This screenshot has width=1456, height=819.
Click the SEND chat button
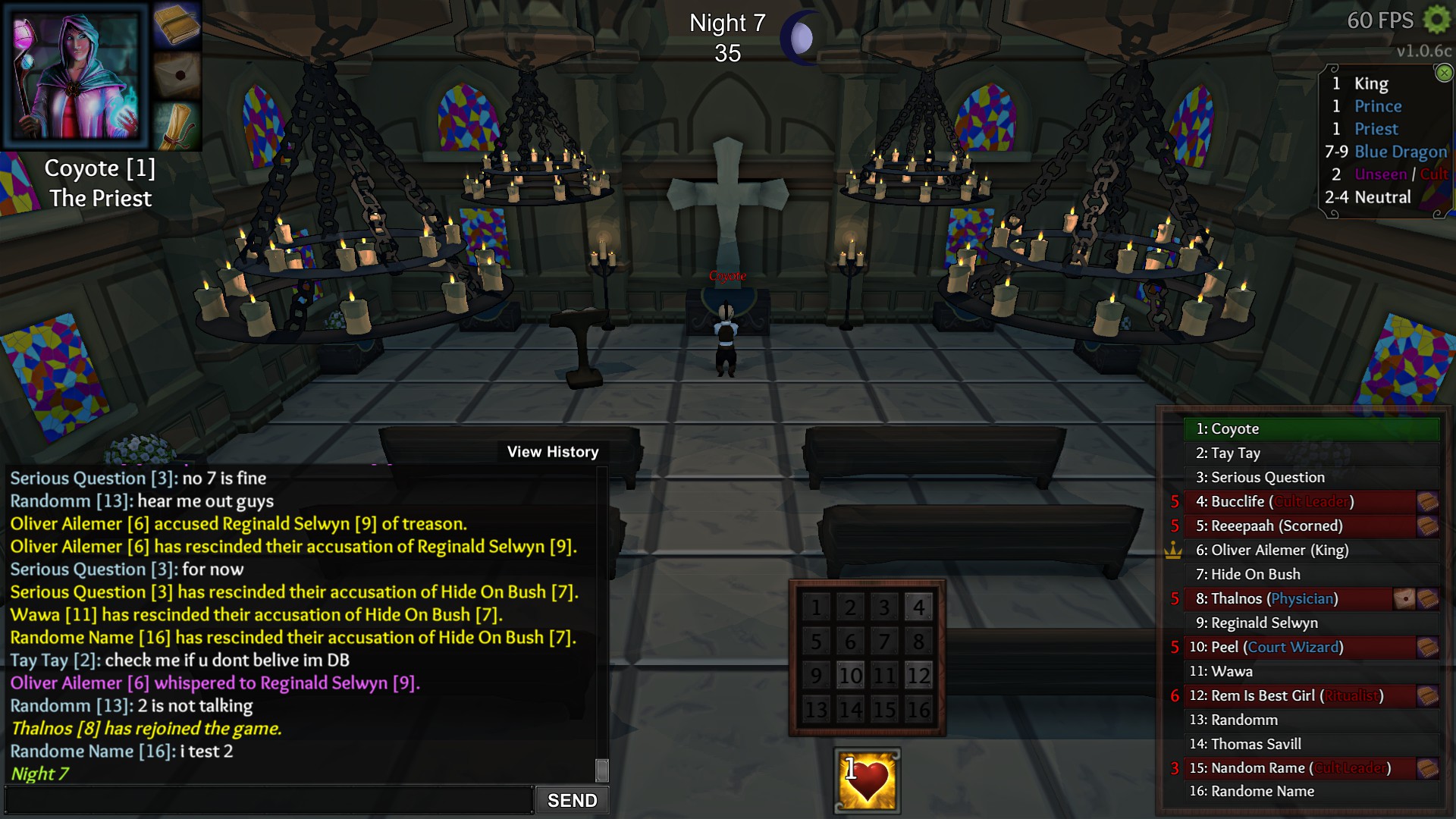[572, 800]
